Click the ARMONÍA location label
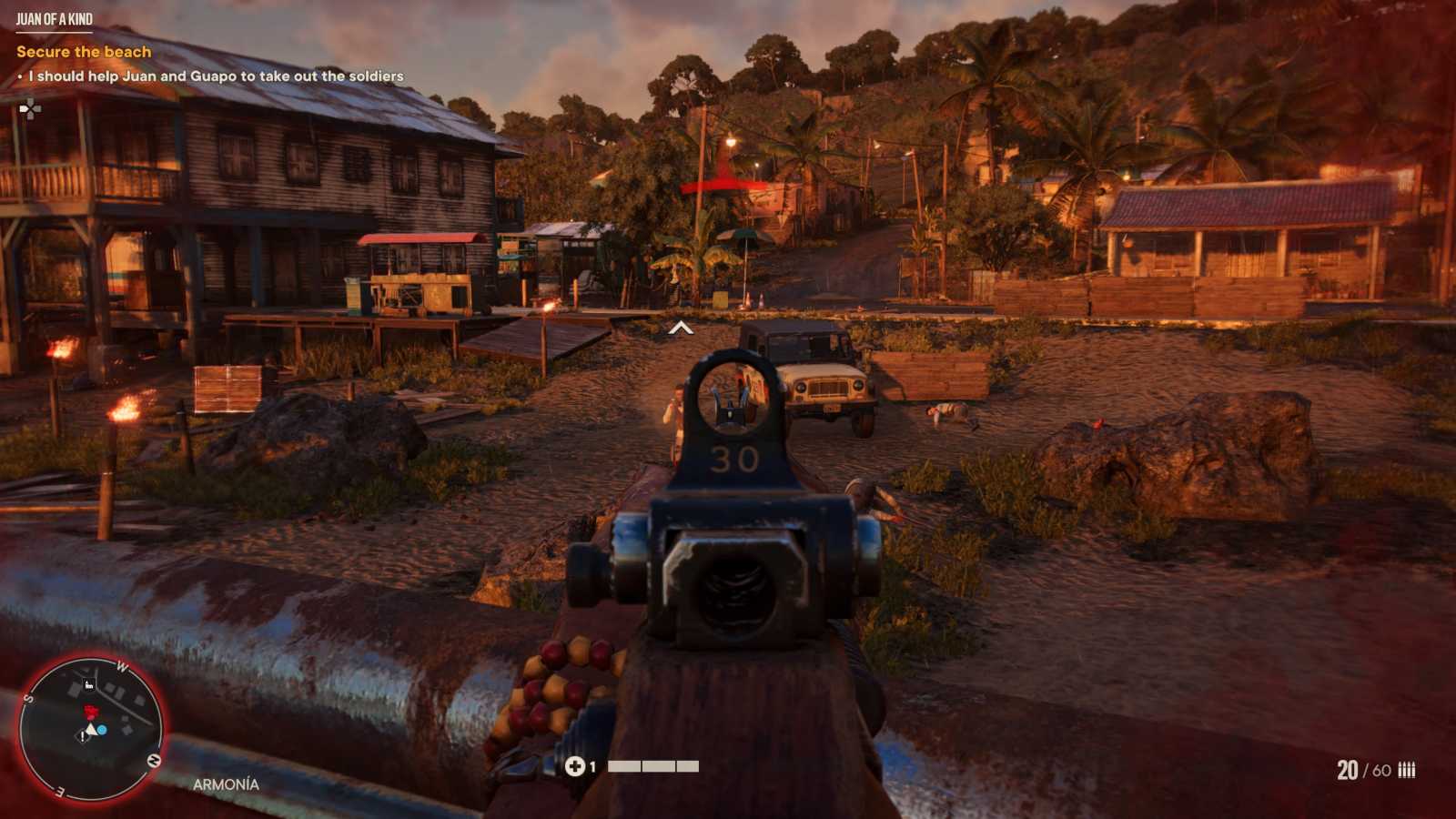The width and height of the screenshot is (1456, 819). [x=226, y=784]
